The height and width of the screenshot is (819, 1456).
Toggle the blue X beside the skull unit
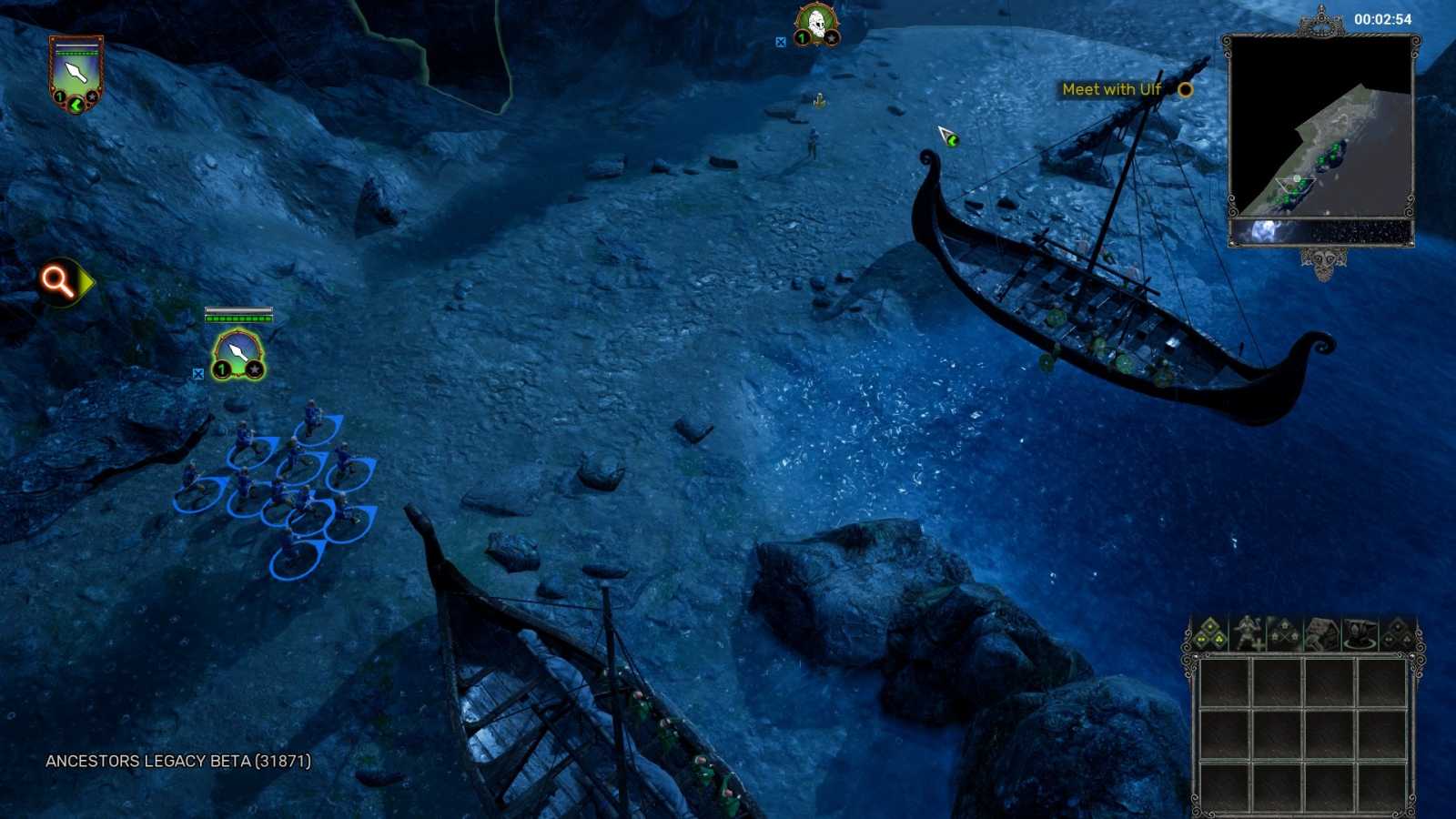coord(781,41)
